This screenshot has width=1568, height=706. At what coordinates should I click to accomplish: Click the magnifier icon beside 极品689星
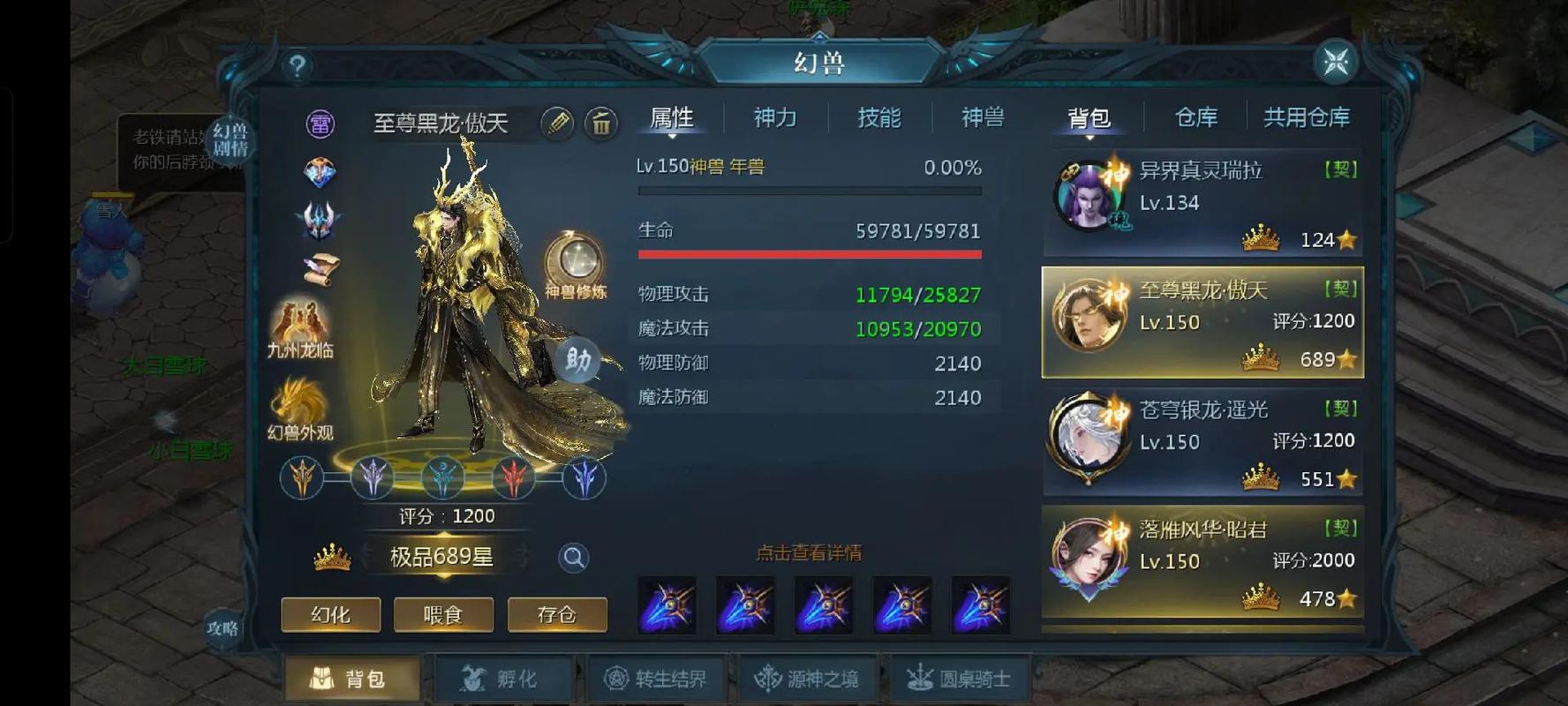[574, 558]
